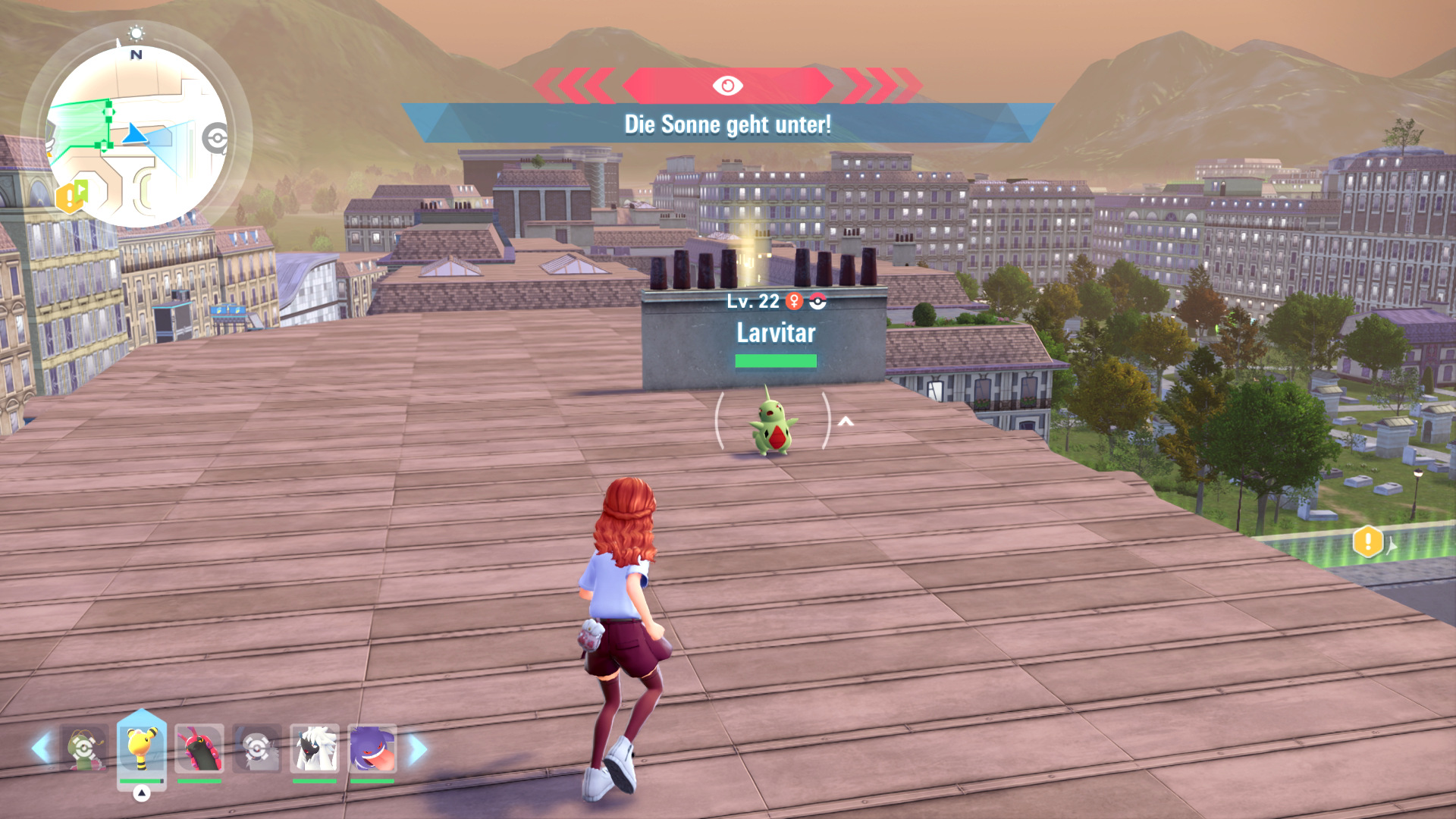This screenshot has width=1456, height=819.
Task: Pick the Gengar party slot
Action: (372, 748)
